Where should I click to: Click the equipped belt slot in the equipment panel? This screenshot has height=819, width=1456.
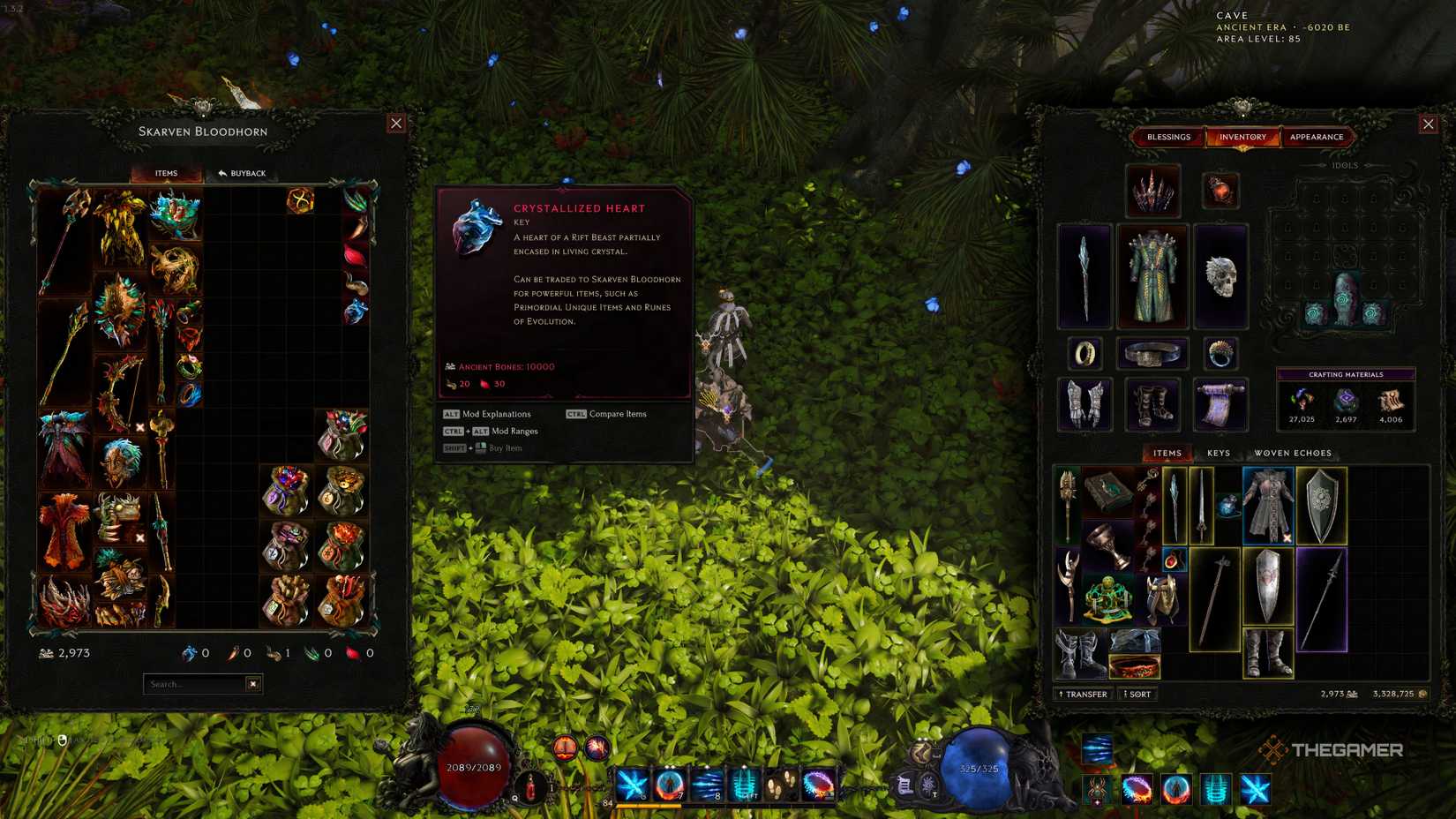[x=1152, y=354]
